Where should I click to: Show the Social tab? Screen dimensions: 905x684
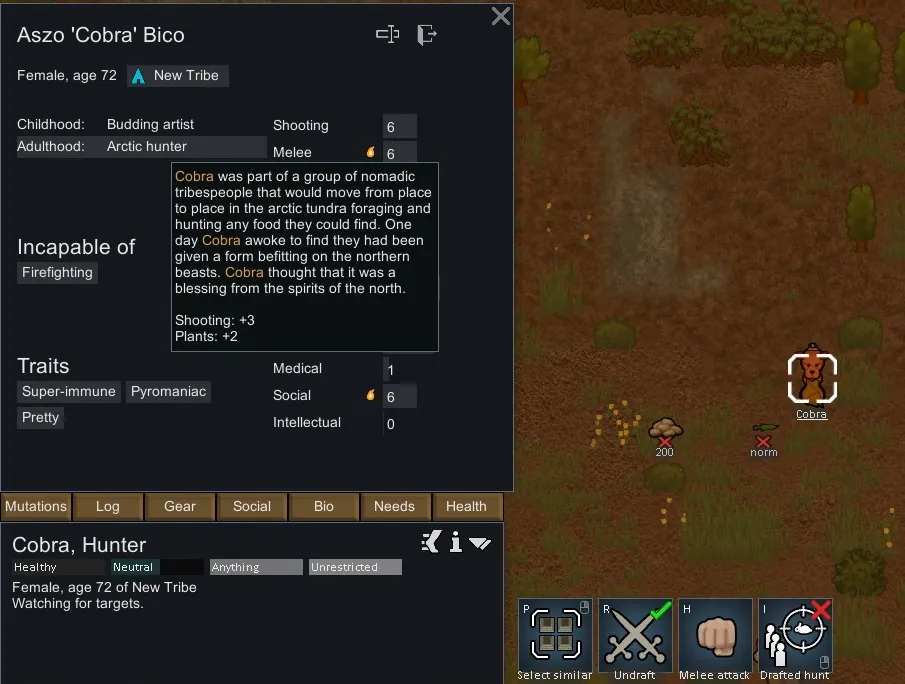pos(252,506)
